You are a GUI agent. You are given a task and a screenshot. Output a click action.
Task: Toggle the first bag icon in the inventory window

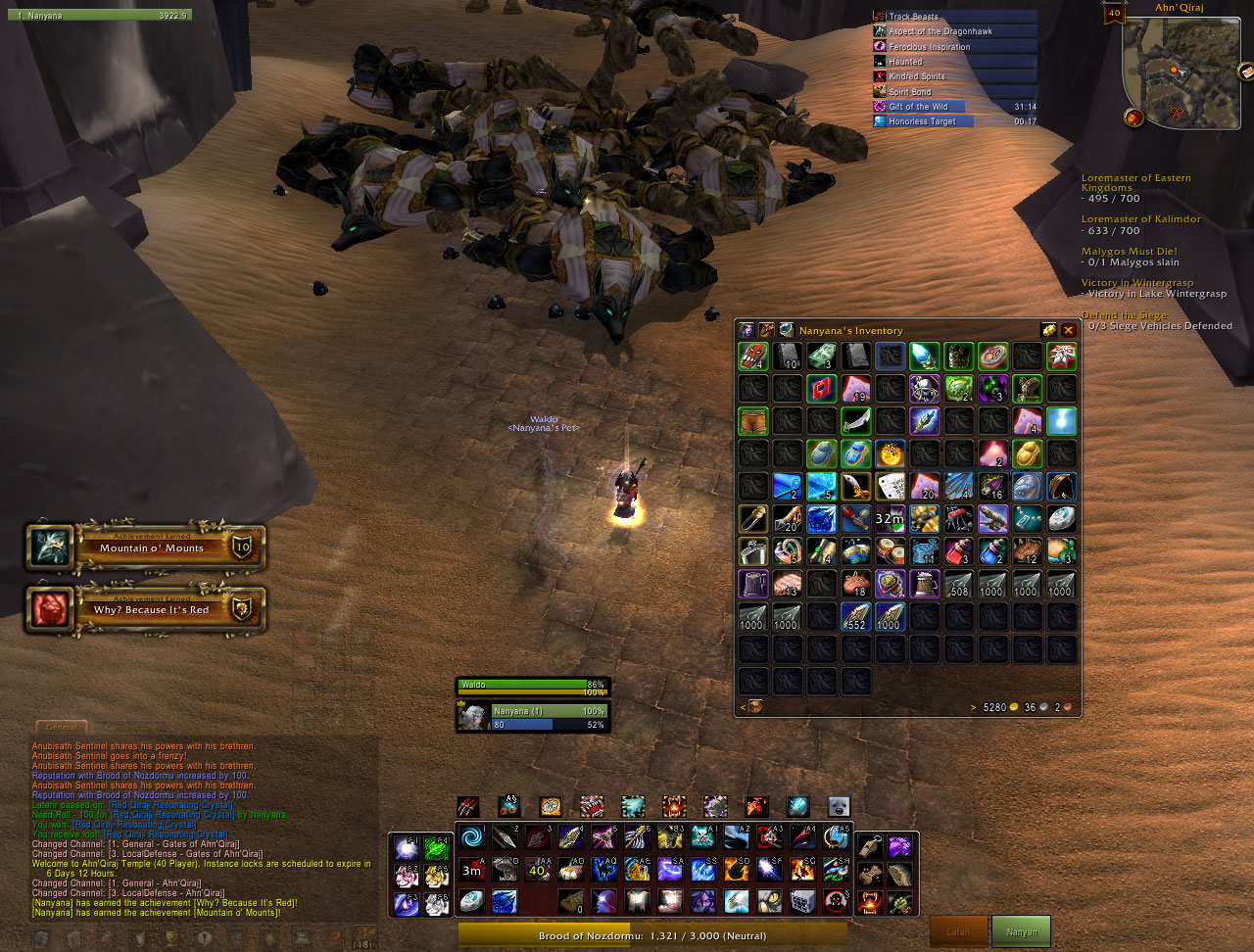pos(755,706)
